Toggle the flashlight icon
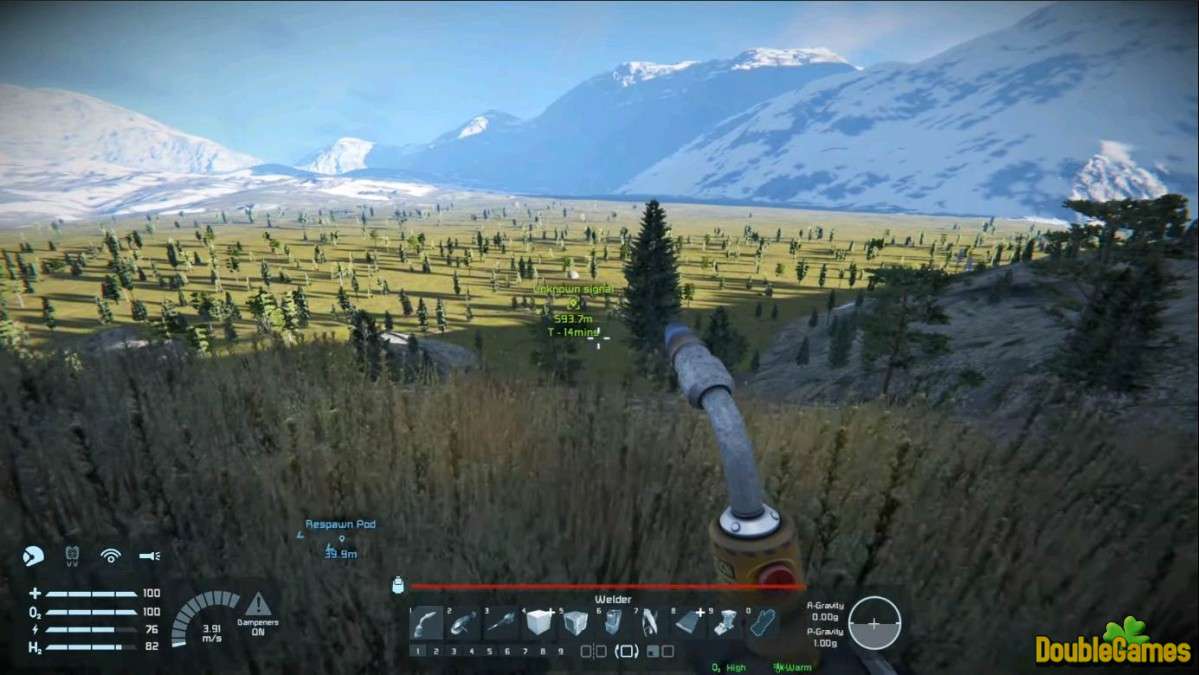The height and width of the screenshot is (675, 1199). tap(149, 556)
